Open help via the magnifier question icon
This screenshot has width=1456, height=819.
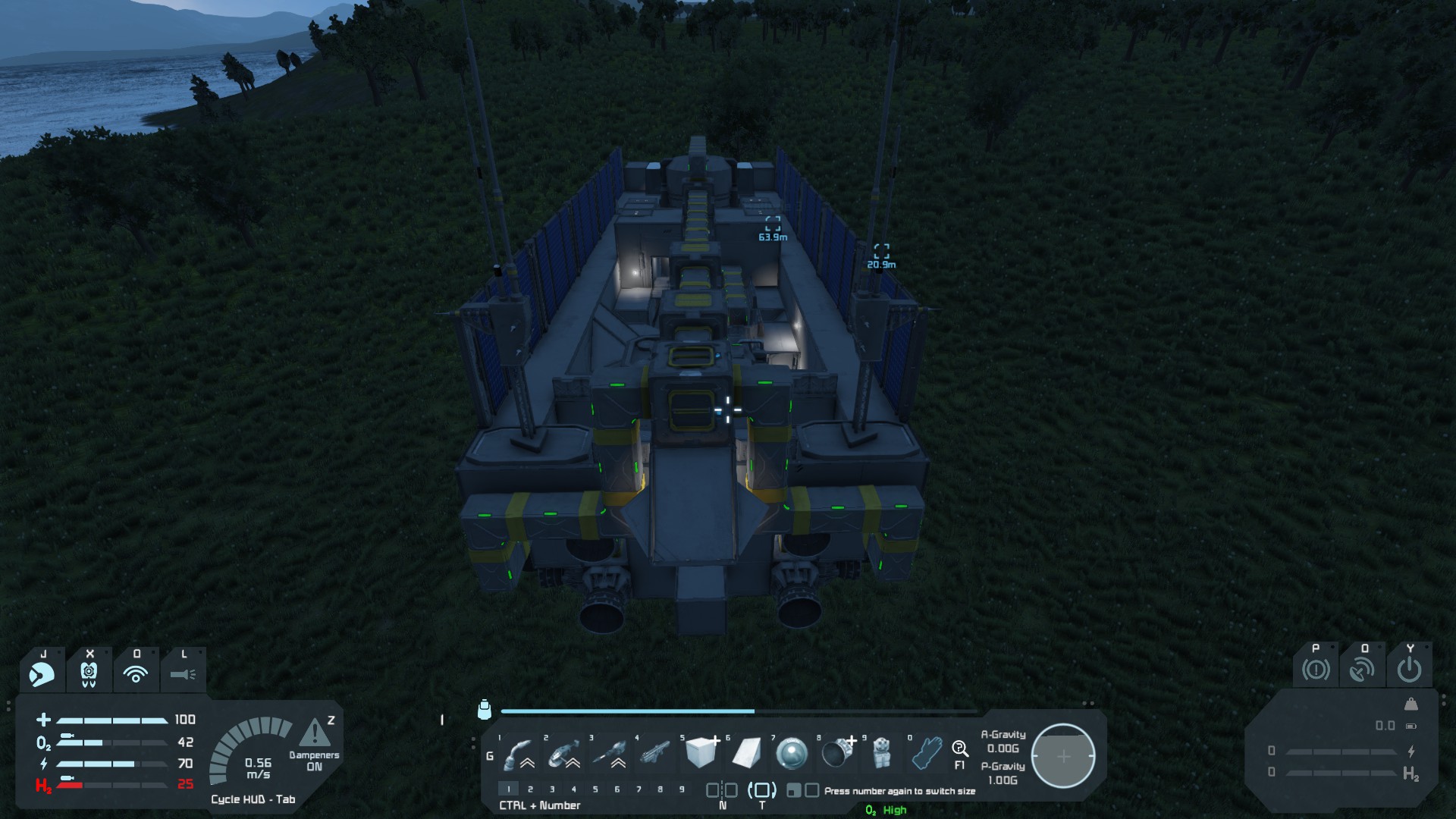pos(960,750)
